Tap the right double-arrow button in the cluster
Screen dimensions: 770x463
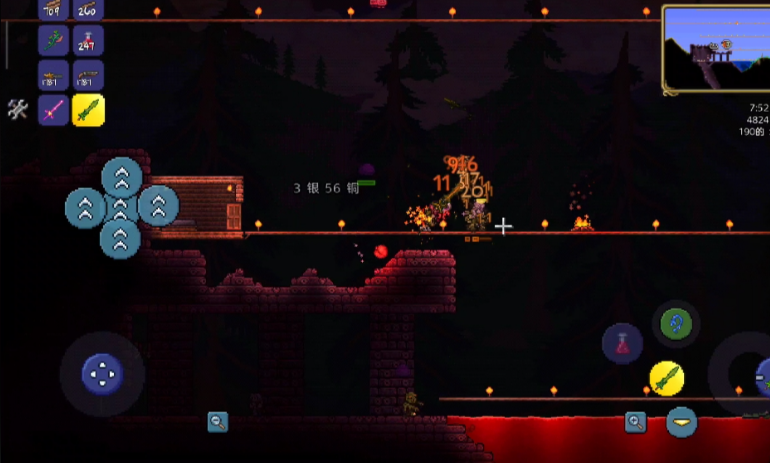pos(158,207)
